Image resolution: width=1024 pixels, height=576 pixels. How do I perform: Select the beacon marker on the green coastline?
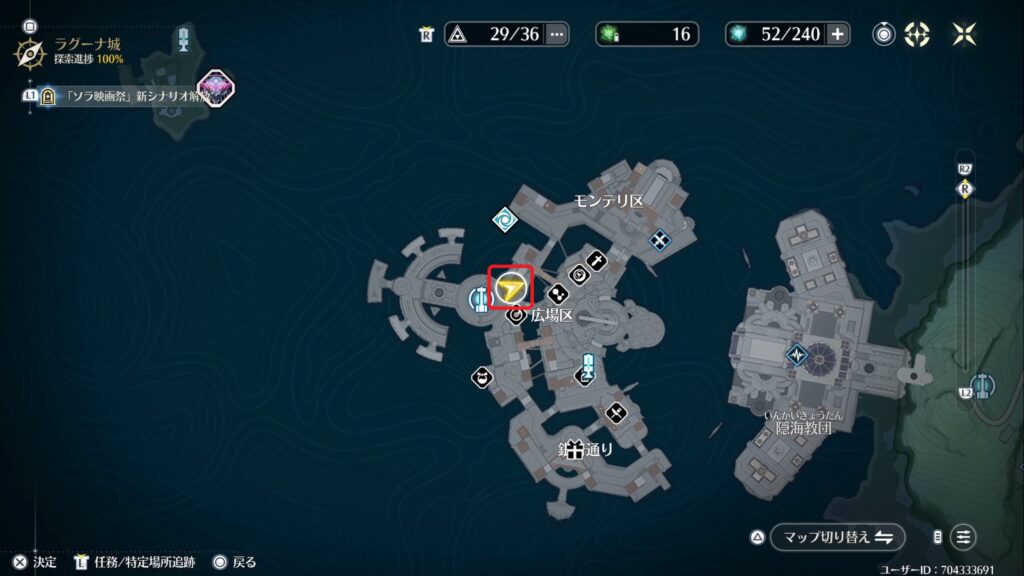point(985,386)
